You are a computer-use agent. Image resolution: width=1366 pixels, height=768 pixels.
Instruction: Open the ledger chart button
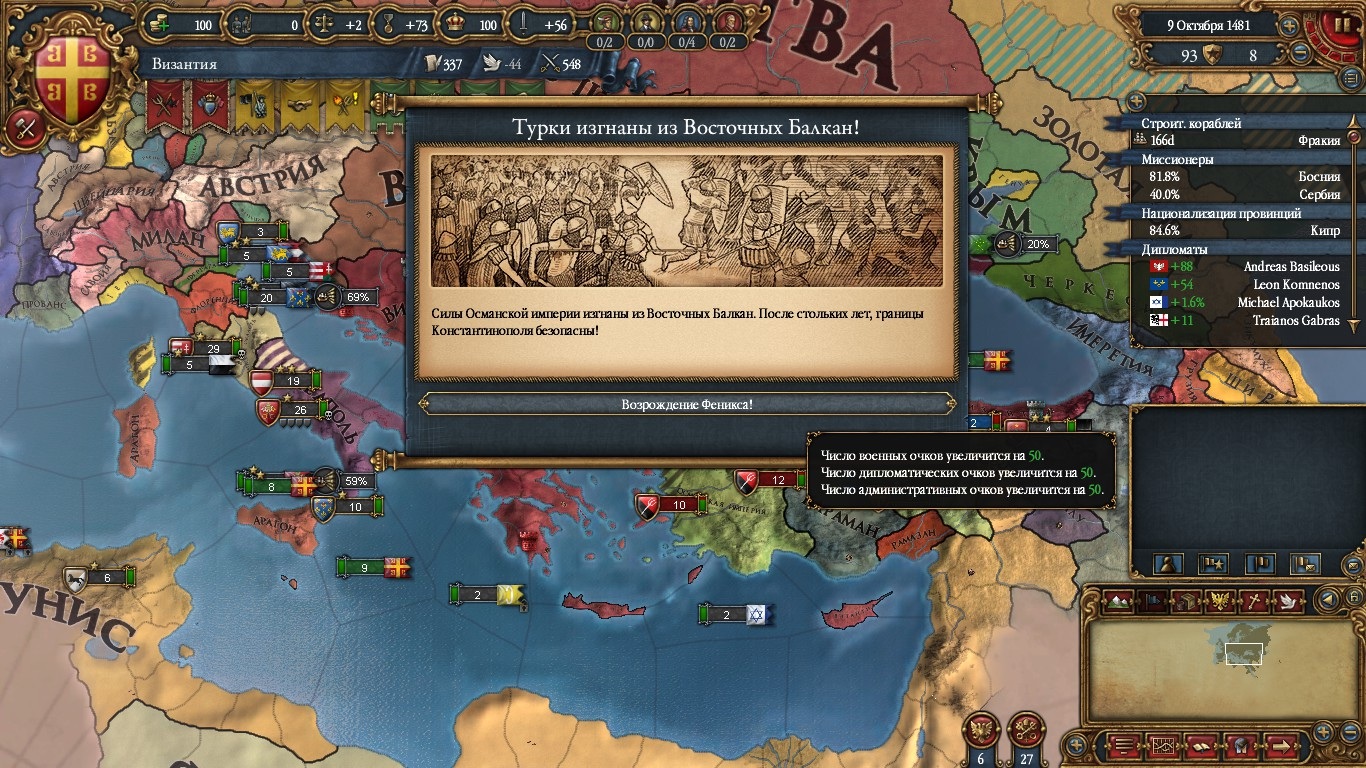[1162, 746]
